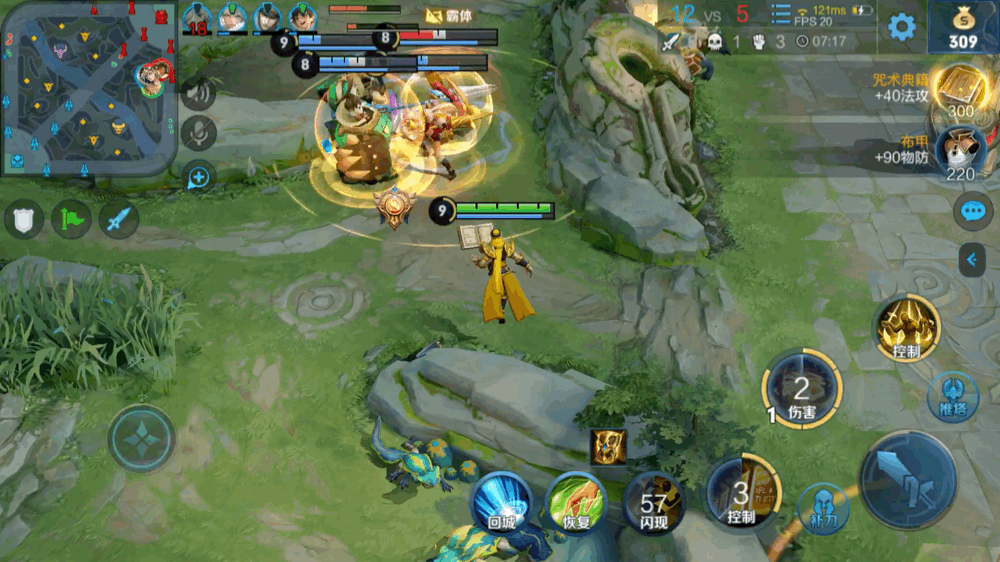The width and height of the screenshot is (1000, 562).
Task: Trigger the golden 控制 ultimate skill
Action: click(x=907, y=327)
